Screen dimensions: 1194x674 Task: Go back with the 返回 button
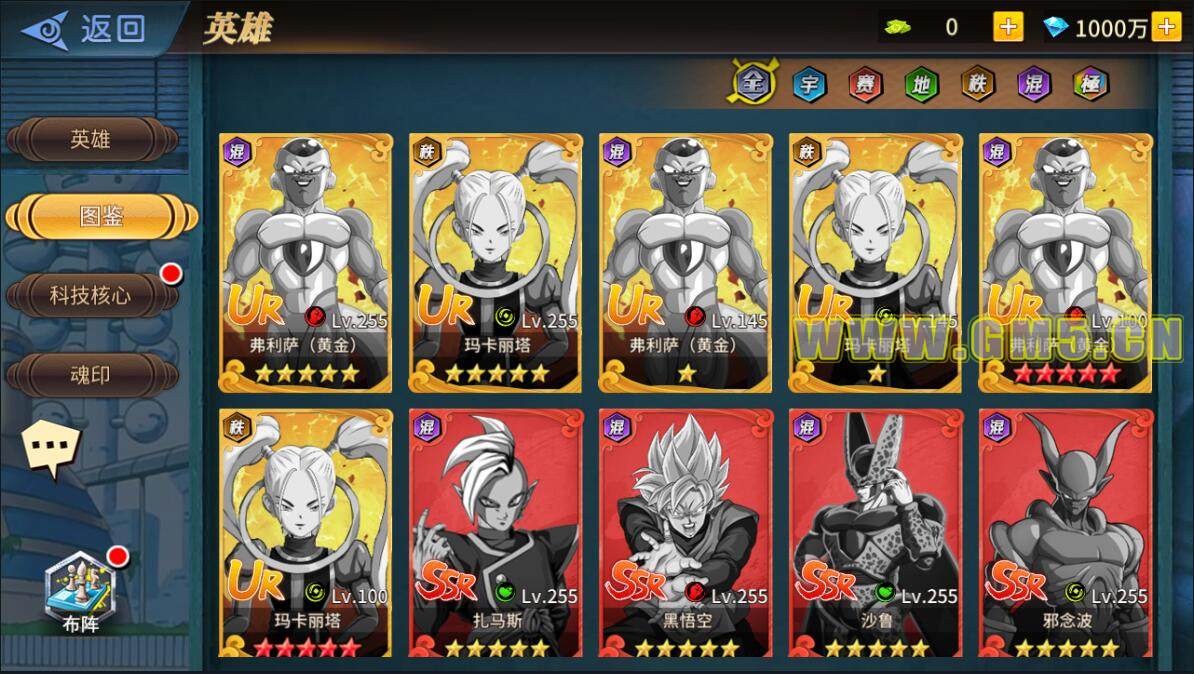(x=85, y=29)
